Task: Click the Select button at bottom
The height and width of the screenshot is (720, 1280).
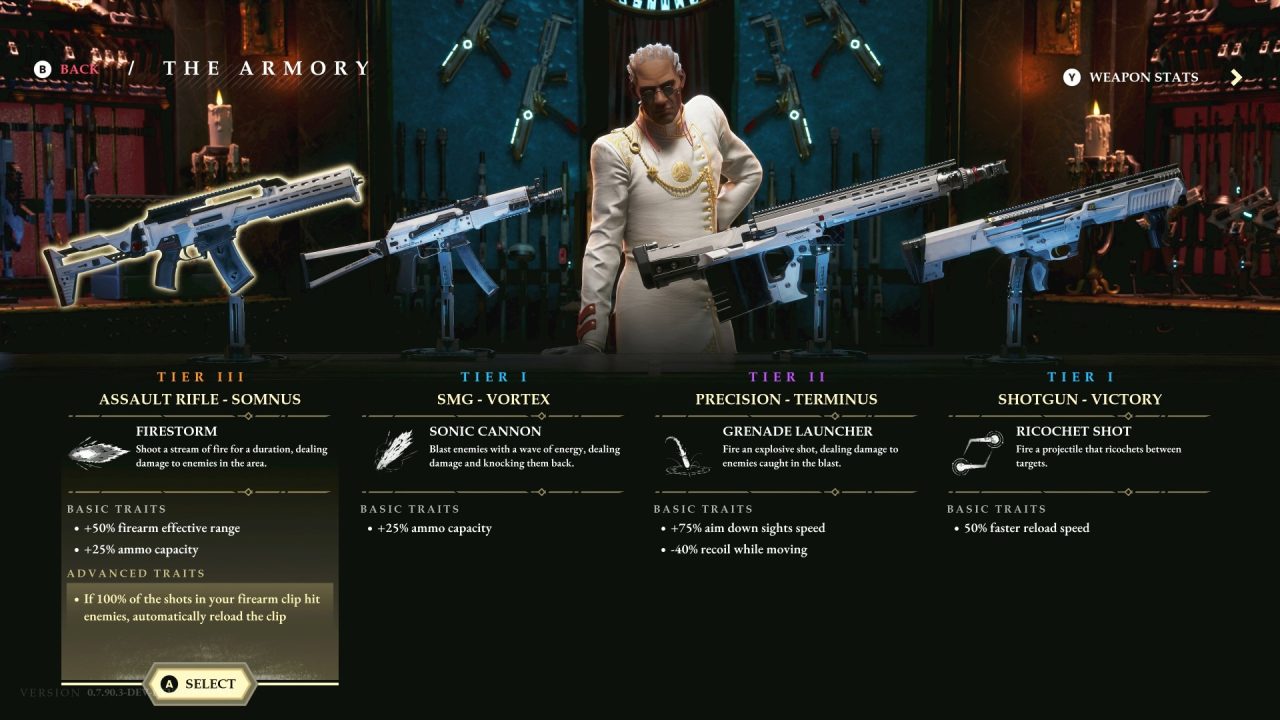Action: click(200, 684)
